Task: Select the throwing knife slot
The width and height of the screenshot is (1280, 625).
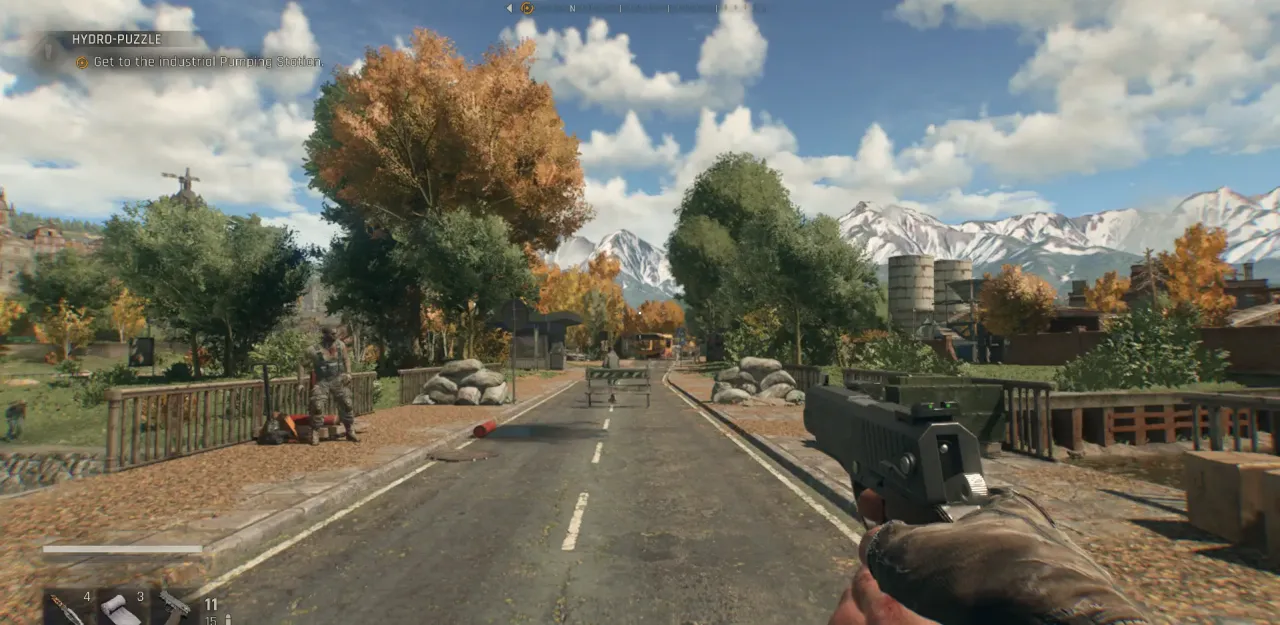Action: coord(68,608)
